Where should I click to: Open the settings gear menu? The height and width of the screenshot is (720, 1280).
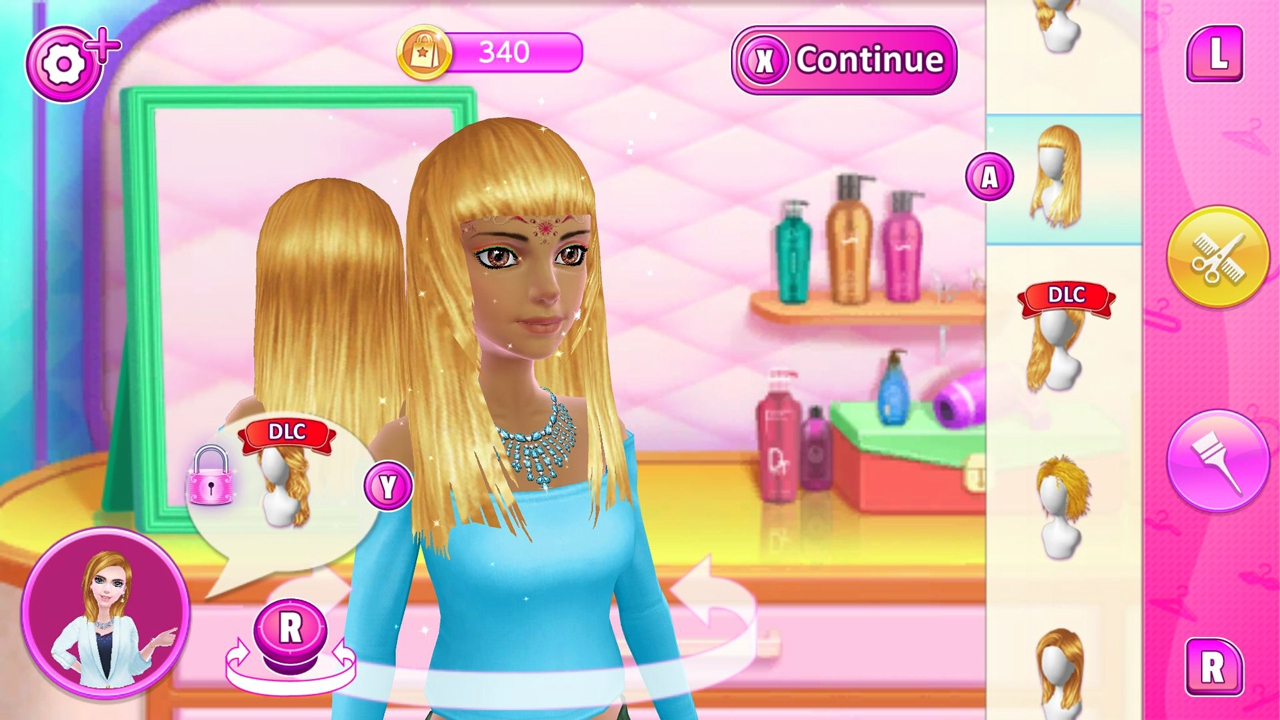[65, 62]
